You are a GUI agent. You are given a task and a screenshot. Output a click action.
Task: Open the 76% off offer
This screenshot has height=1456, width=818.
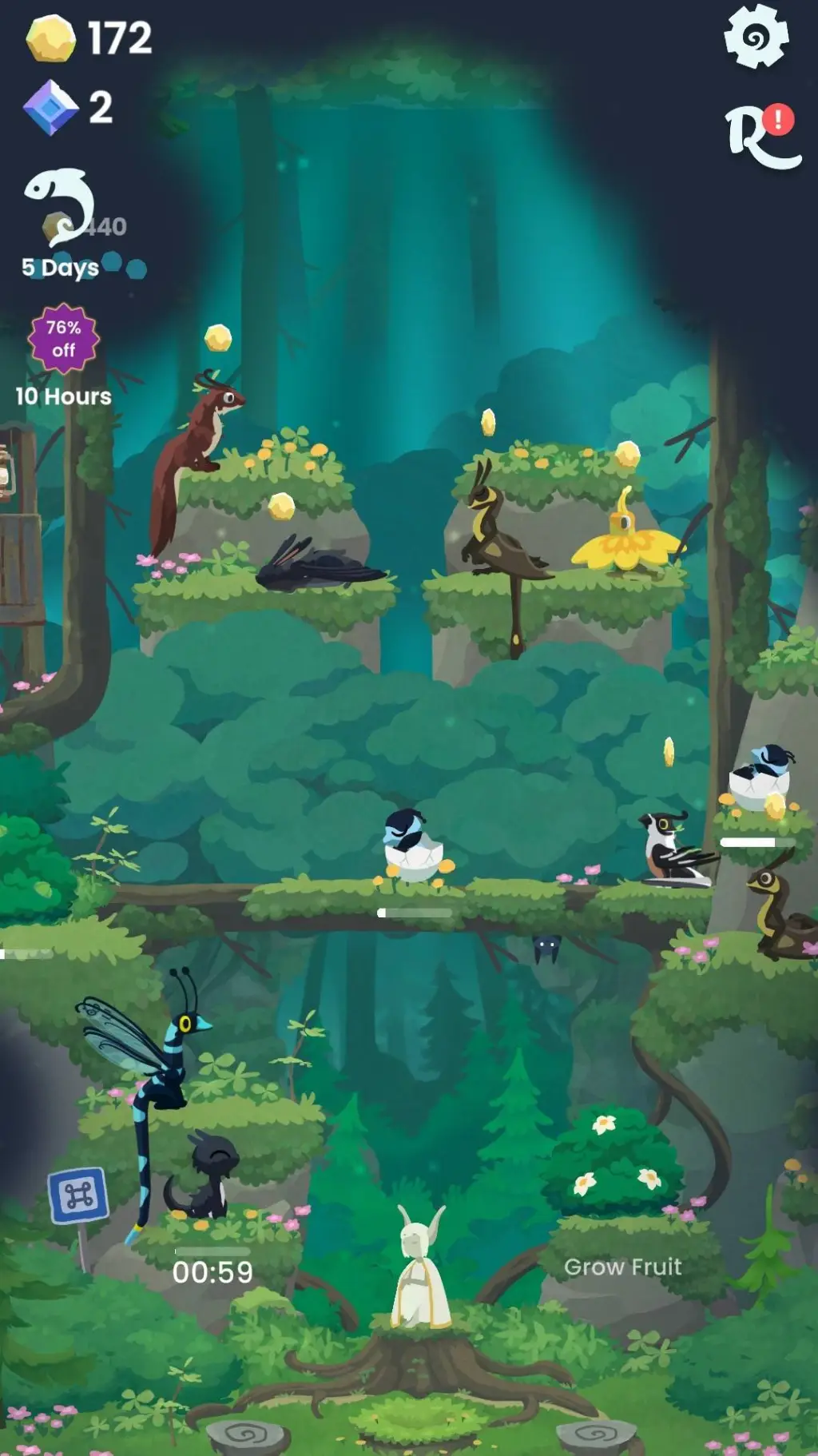[63, 340]
